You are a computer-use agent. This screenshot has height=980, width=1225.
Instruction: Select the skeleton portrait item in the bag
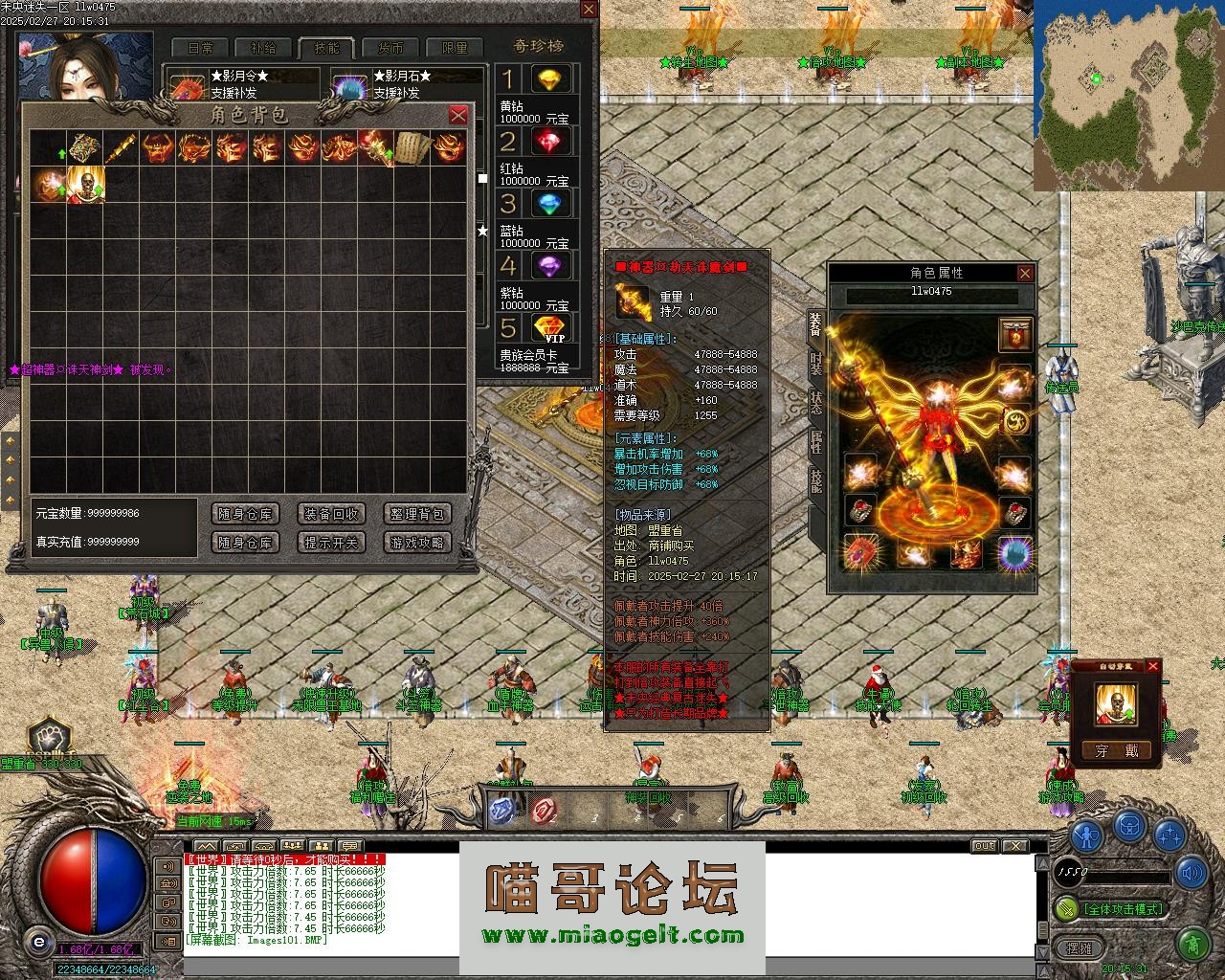tap(86, 184)
